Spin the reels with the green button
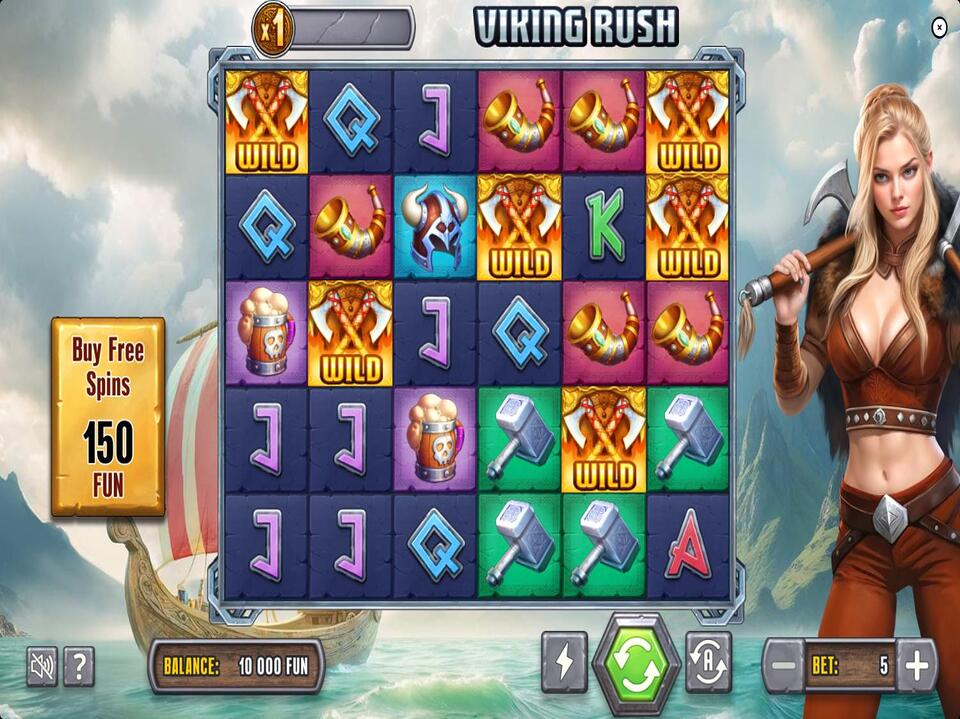960x719 pixels. 636,664
